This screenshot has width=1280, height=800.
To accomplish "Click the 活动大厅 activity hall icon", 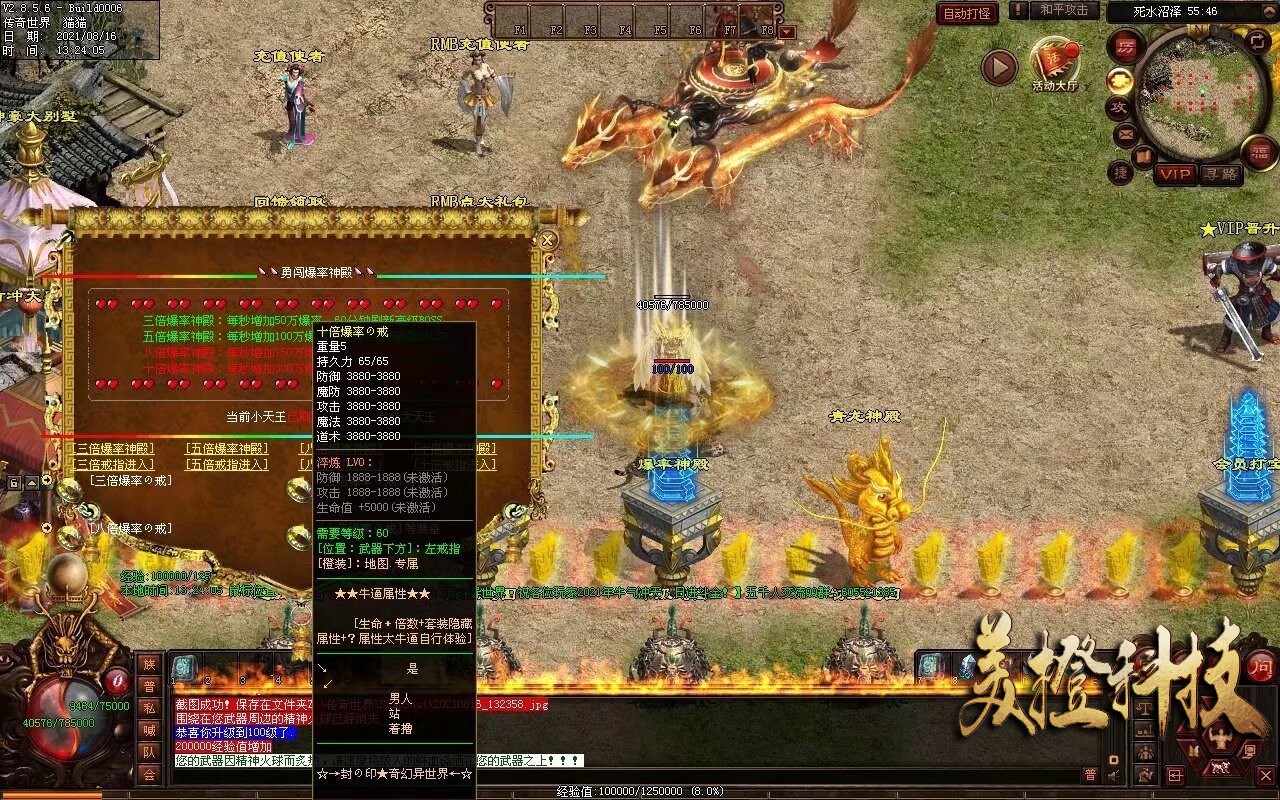I will tap(1053, 61).
